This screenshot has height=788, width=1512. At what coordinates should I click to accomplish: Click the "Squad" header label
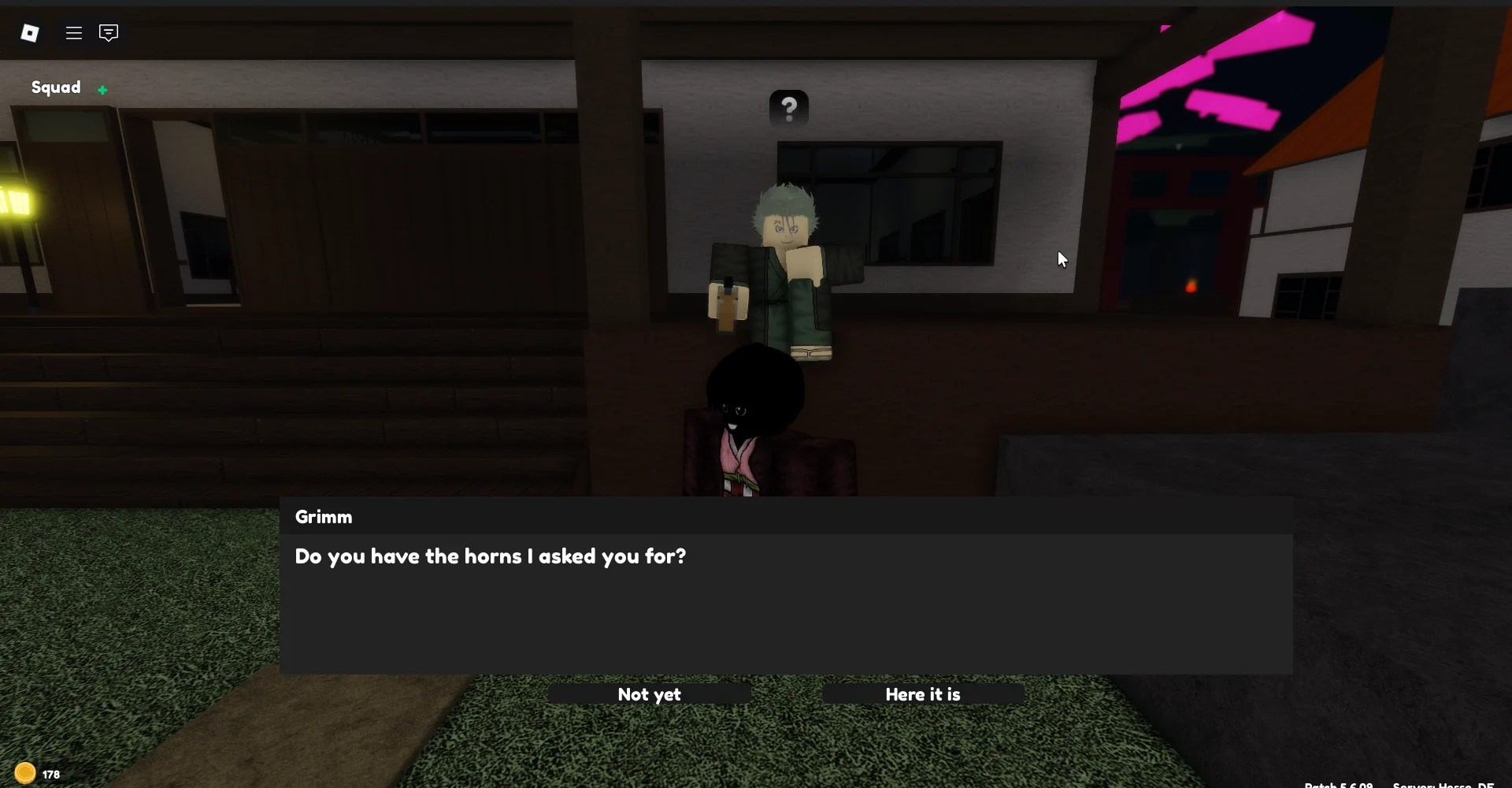pos(55,87)
